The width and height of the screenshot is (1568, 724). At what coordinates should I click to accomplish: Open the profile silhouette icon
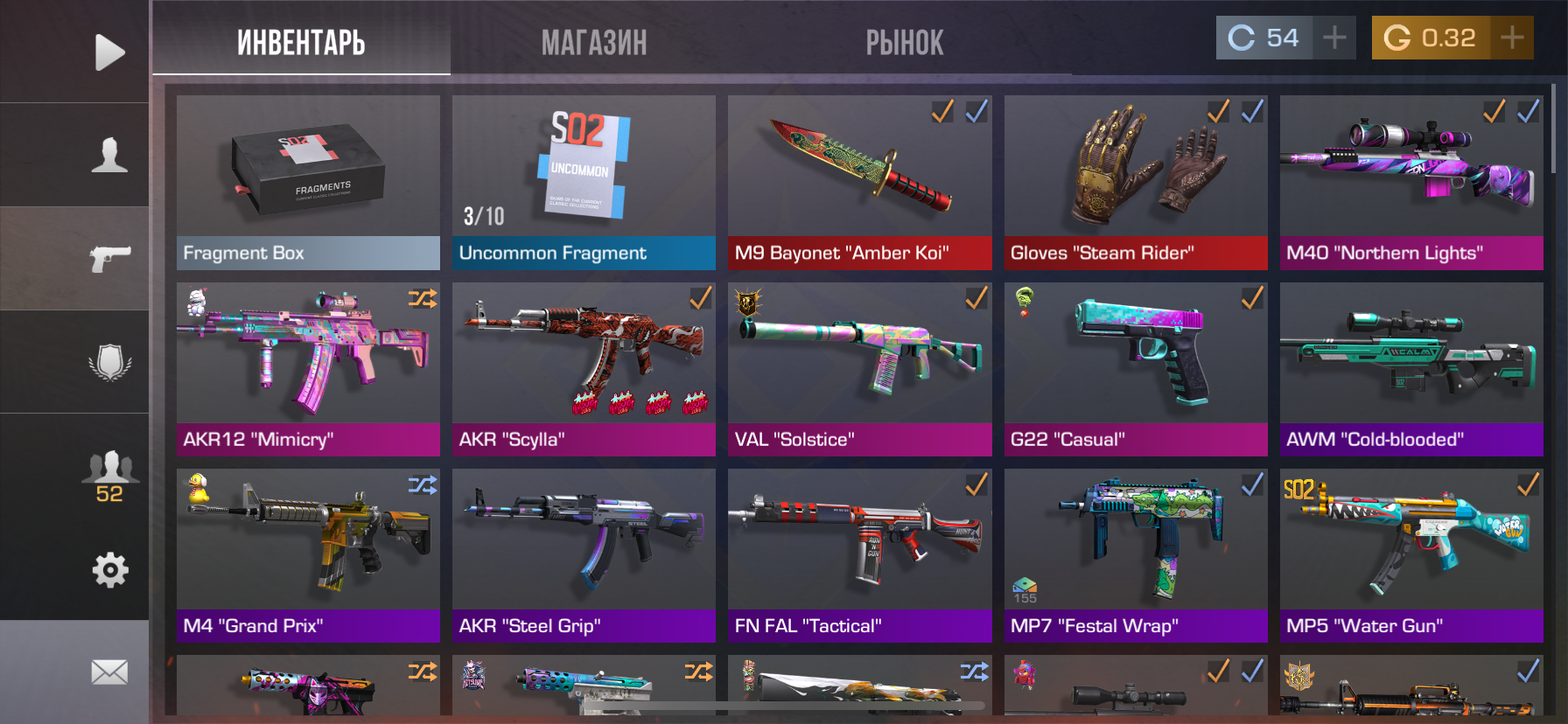[x=109, y=155]
